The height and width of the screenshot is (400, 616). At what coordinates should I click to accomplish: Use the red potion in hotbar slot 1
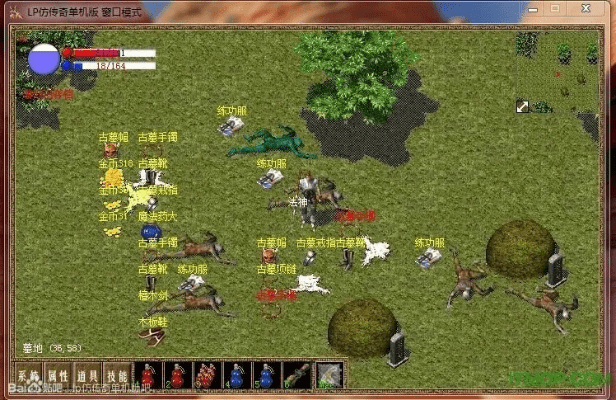pyautogui.click(x=149, y=375)
